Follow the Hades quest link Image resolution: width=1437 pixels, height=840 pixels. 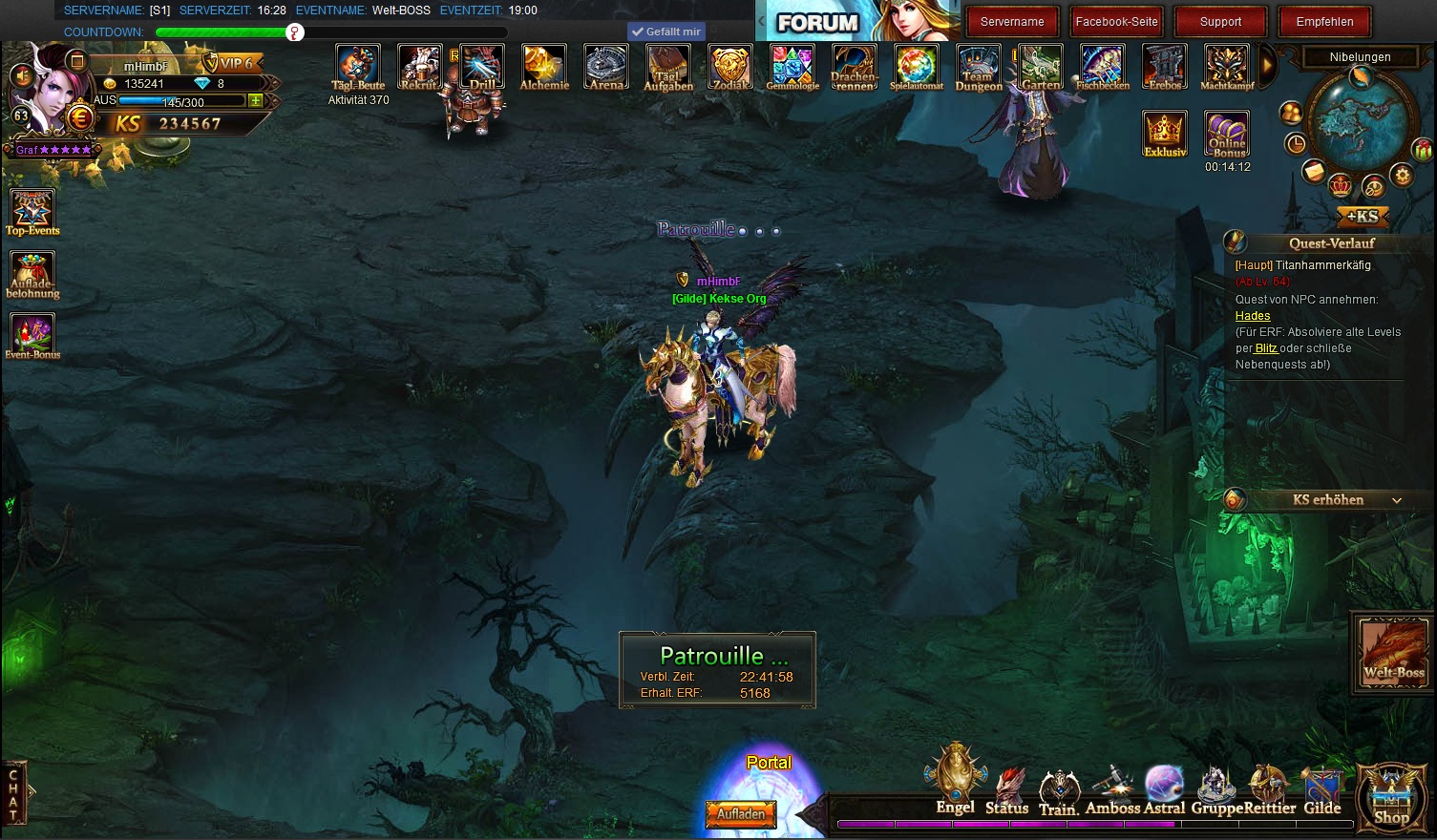(x=1253, y=316)
